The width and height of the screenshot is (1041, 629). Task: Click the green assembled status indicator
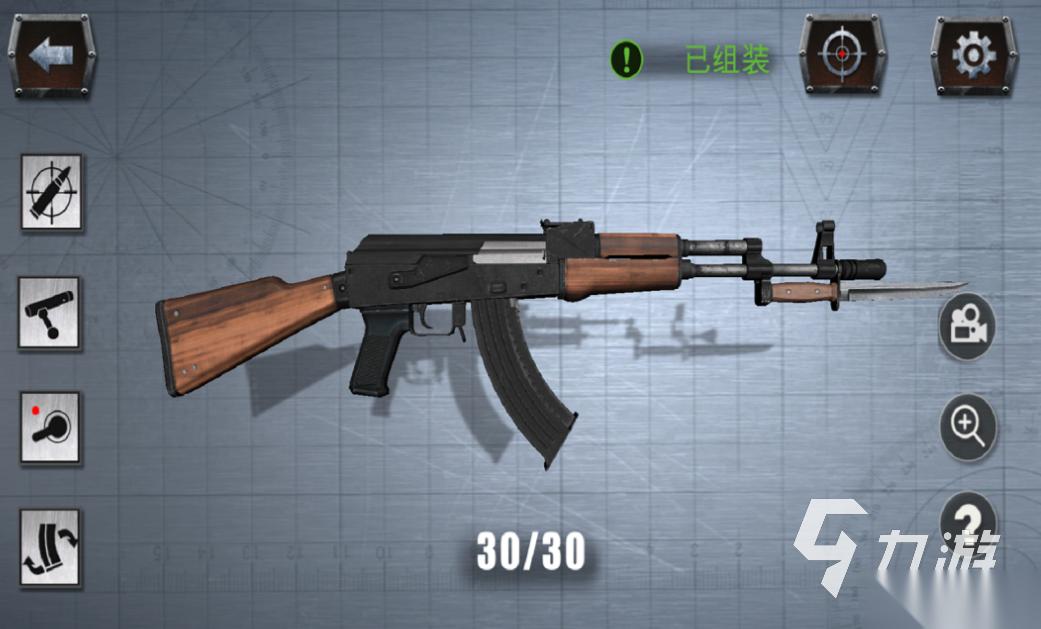pyautogui.click(x=690, y=60)
